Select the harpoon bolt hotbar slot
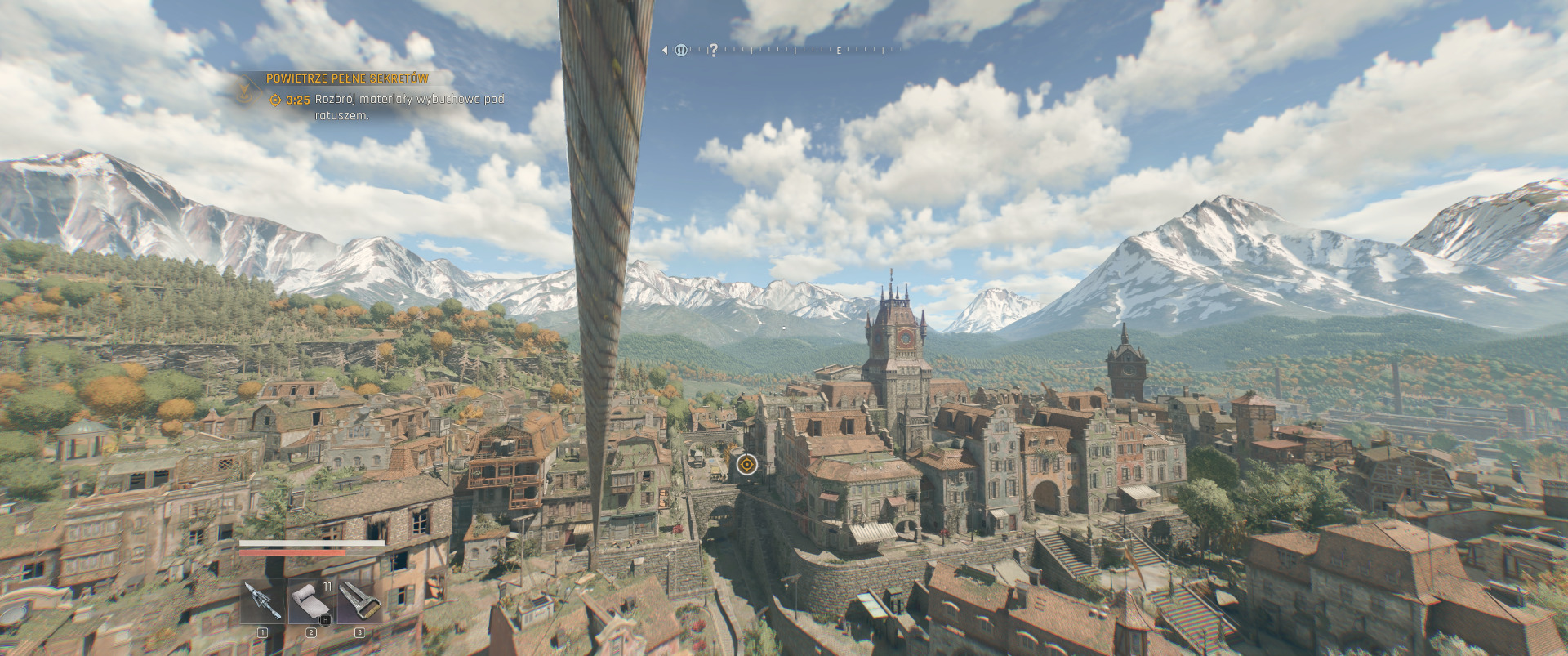Screen dimensions: 1568x656 click(x=262, y=601)
